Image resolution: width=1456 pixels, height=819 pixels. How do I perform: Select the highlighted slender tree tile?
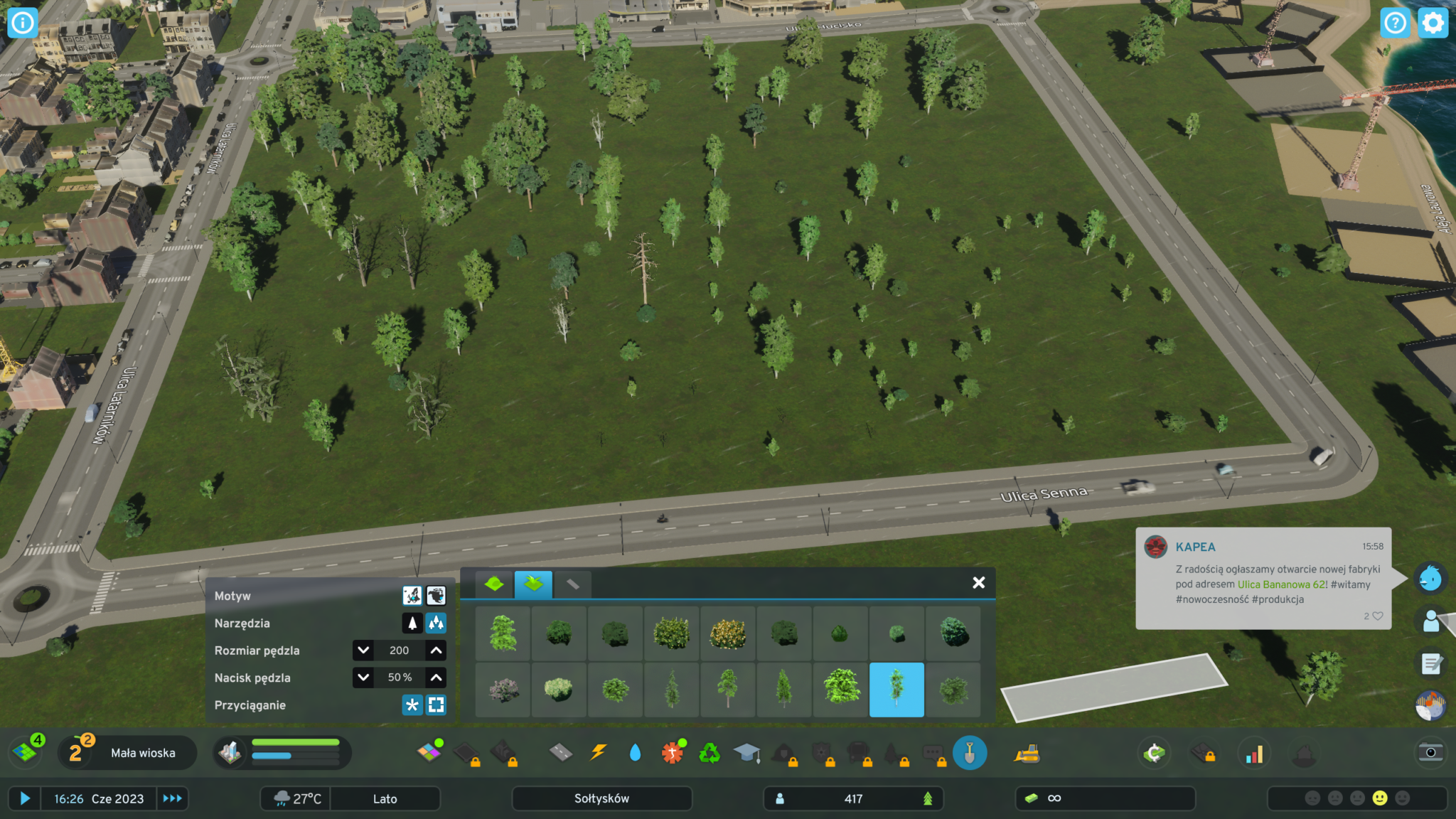896,689
